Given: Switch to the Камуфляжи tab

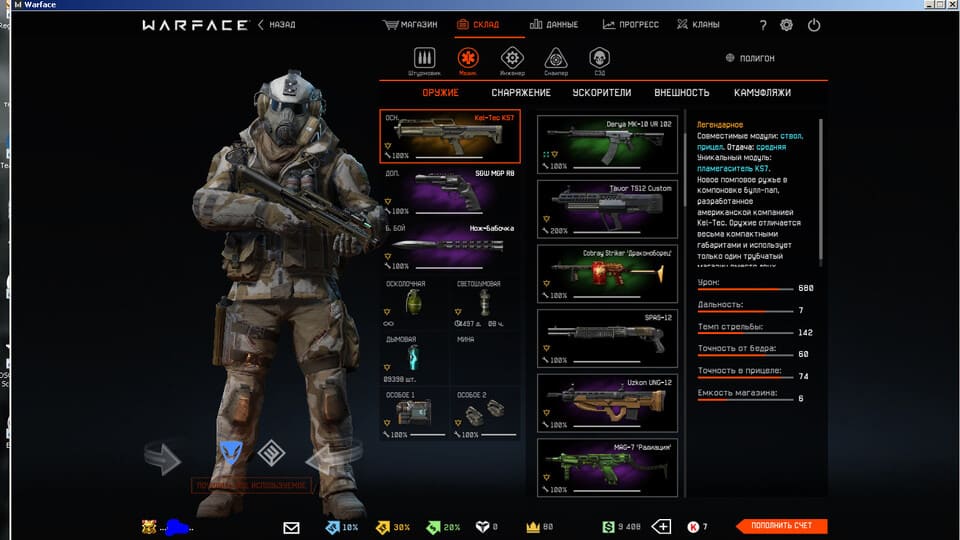Looking at the screenshot, I should [762, 93].
